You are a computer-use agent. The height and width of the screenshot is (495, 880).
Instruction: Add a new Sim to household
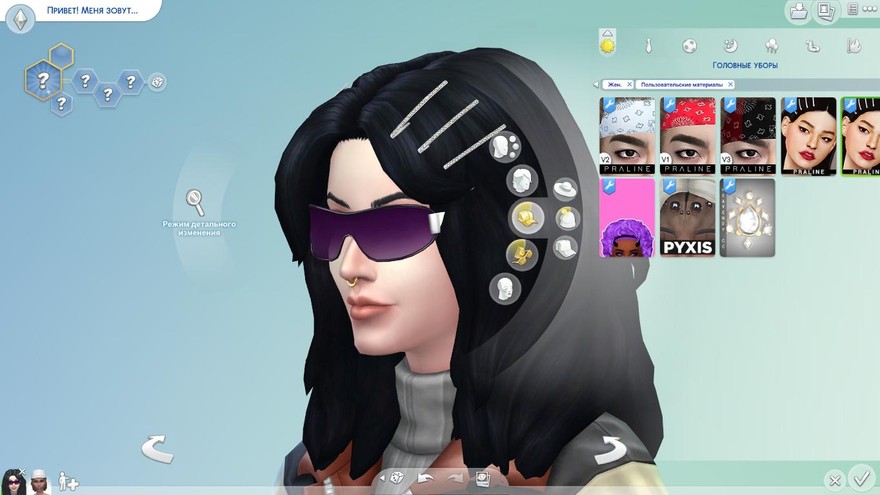[68, 482]
